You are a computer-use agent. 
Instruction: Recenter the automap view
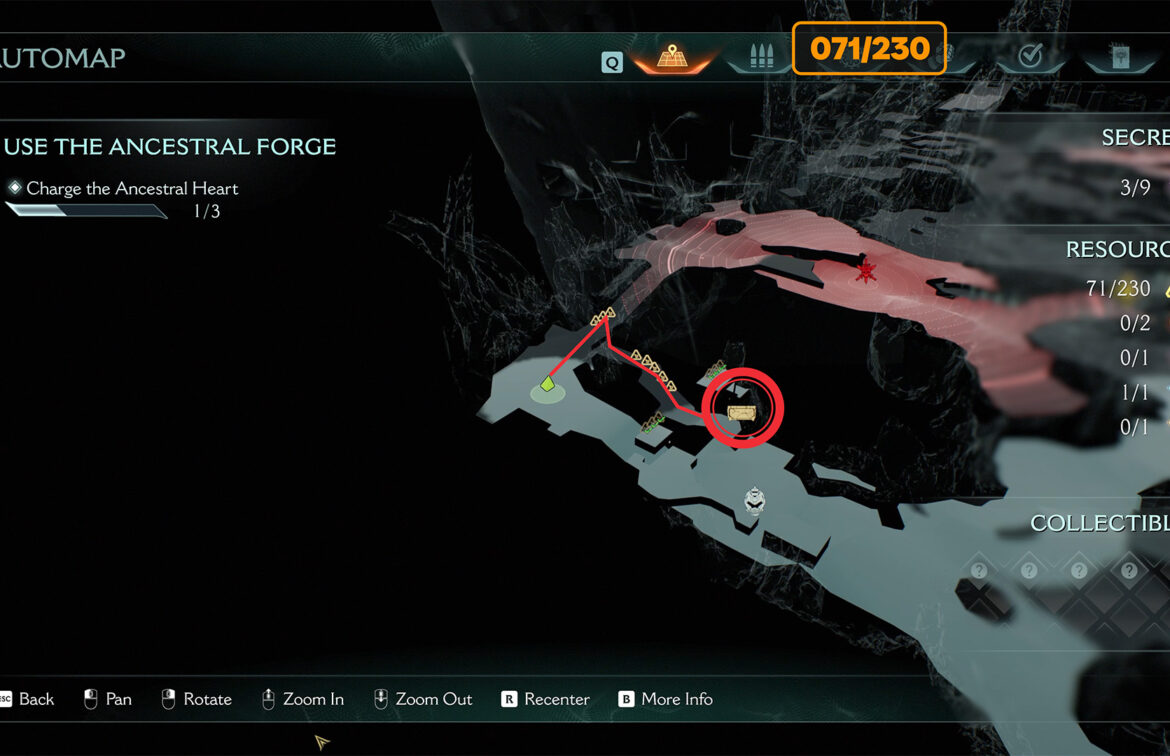[x=545, y=699]
